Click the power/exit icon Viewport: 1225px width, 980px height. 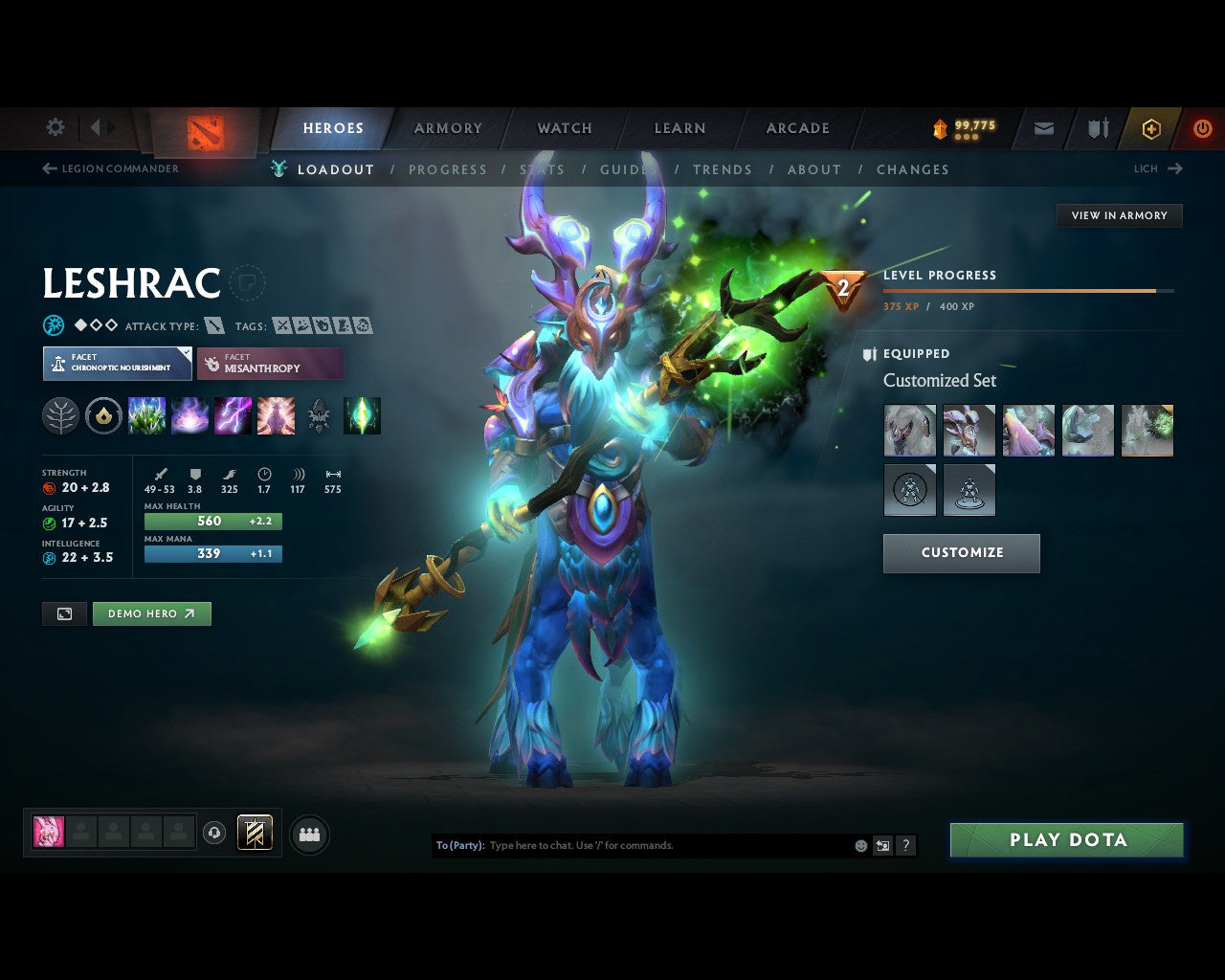coord(1203,128)
